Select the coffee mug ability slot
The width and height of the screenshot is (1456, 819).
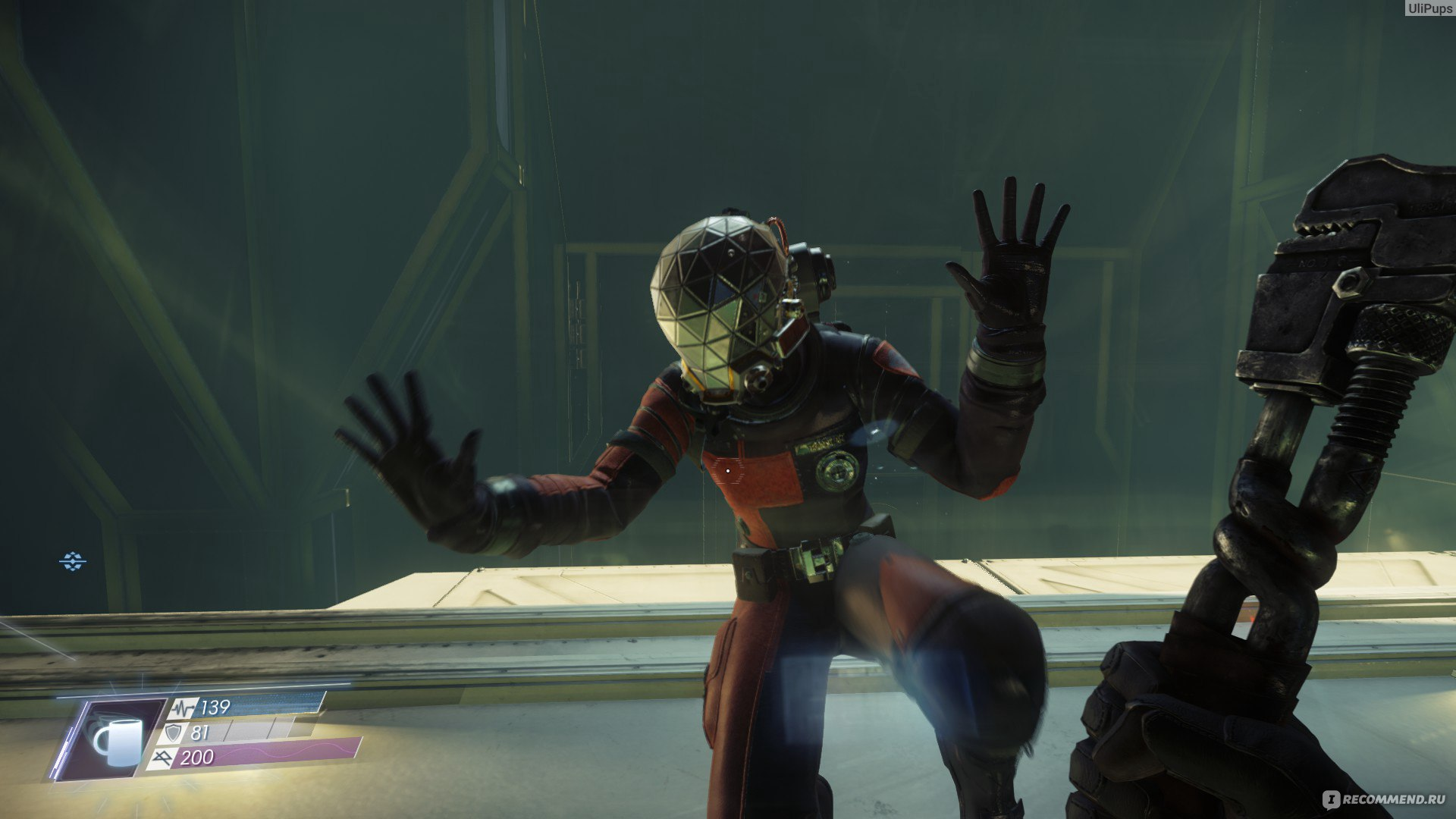click(114, 741)
